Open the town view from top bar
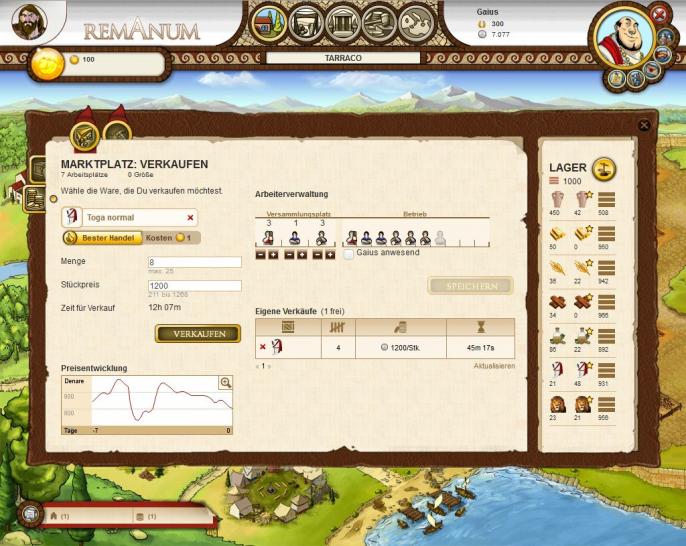Image resolution: width=686 pixels, height=546 pixels. click(267, 21)
